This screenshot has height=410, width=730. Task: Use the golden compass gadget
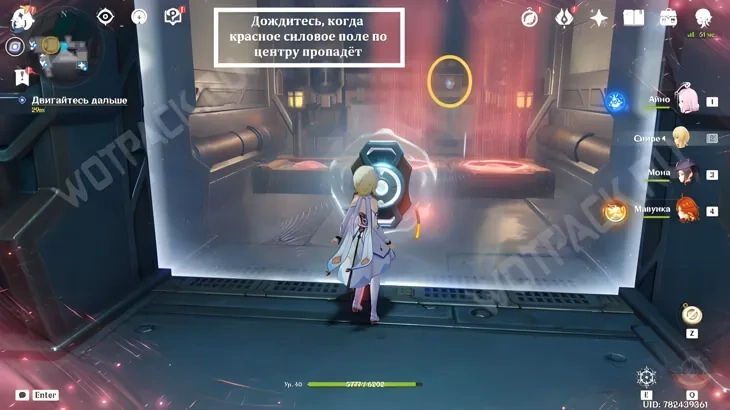pos(691,315)
